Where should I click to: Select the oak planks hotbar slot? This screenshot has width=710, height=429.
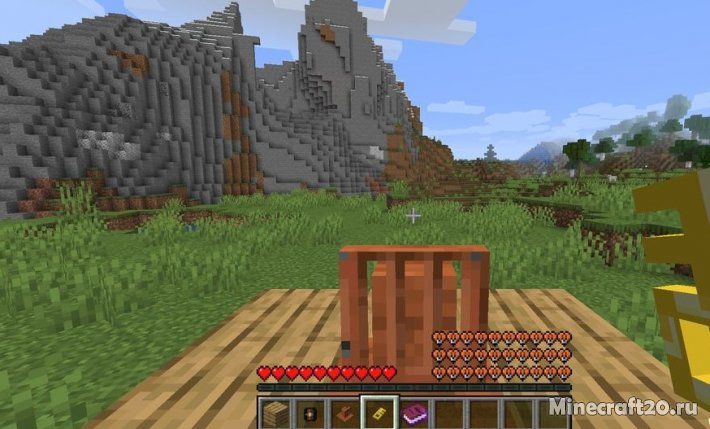pyautogui.click(x=275, y=412)
